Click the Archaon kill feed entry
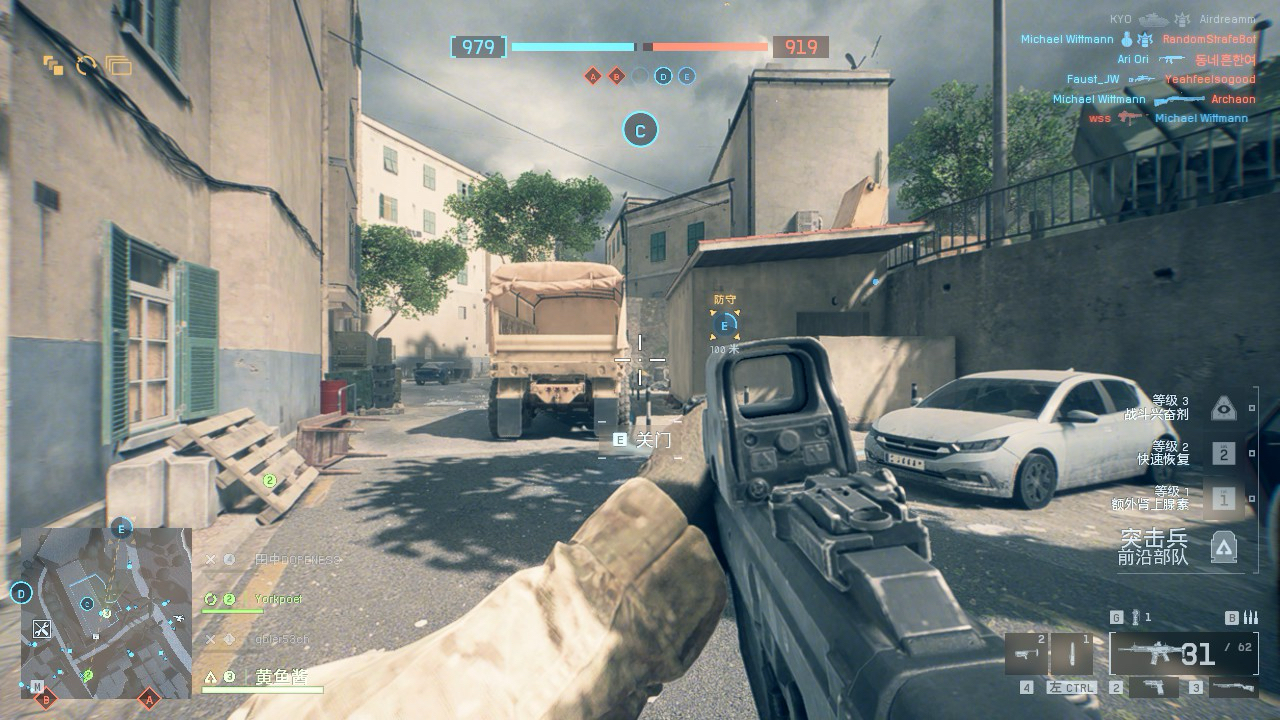The height and width of the screenshot is (720, 1280). point(1232,100)
